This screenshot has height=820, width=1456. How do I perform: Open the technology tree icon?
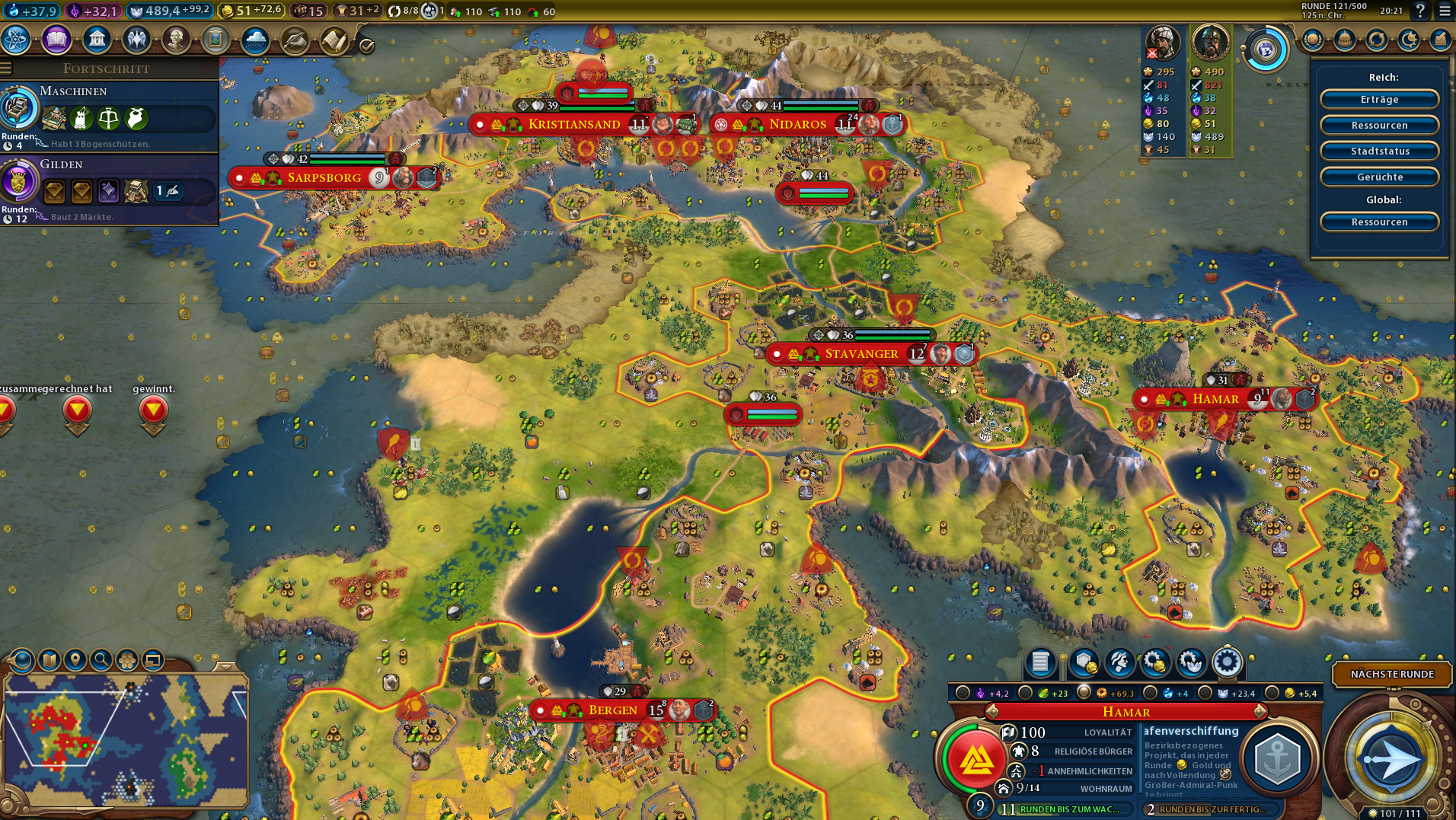[16, 40]
